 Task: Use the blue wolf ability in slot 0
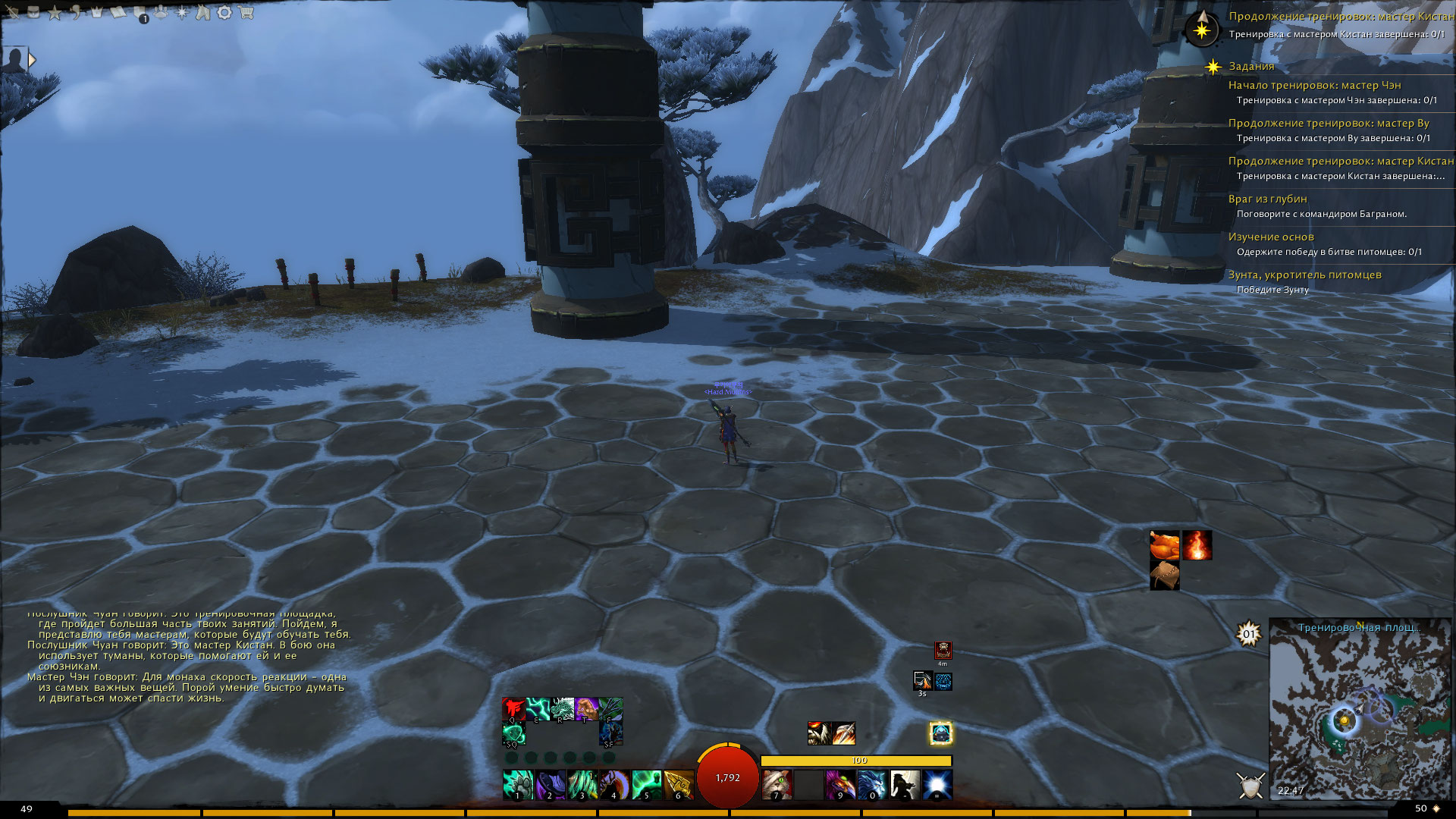pos(872,784)
